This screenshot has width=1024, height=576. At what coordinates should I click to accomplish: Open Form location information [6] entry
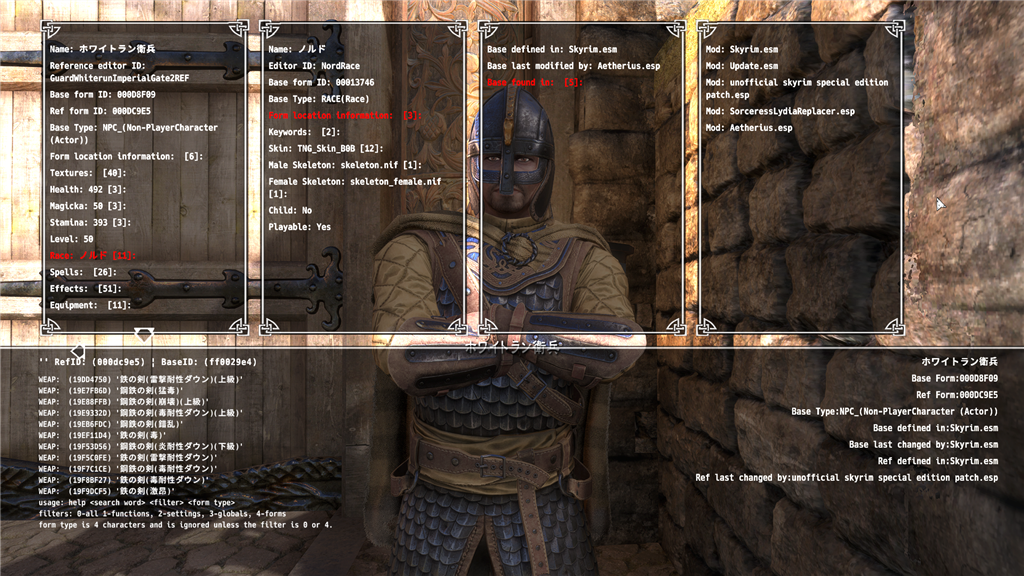(126, 157)
